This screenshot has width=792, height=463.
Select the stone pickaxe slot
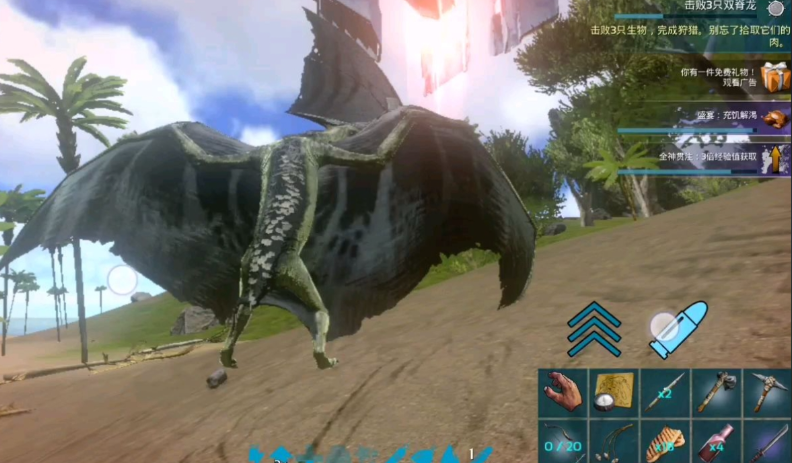766,393
